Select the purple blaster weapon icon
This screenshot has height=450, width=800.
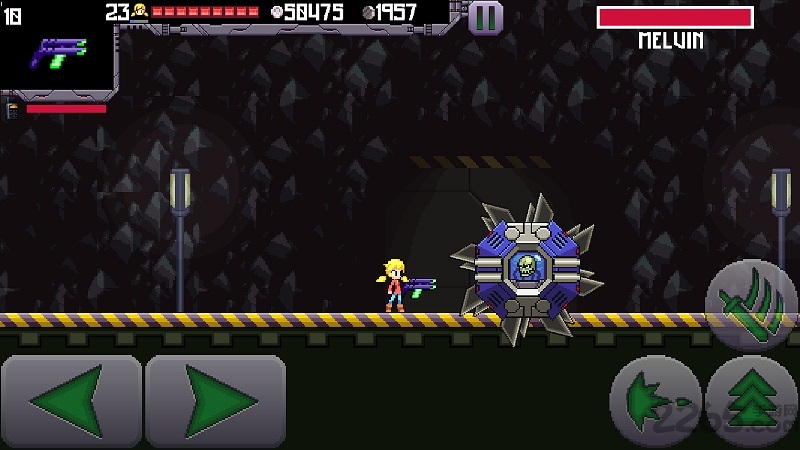(59, 51)
